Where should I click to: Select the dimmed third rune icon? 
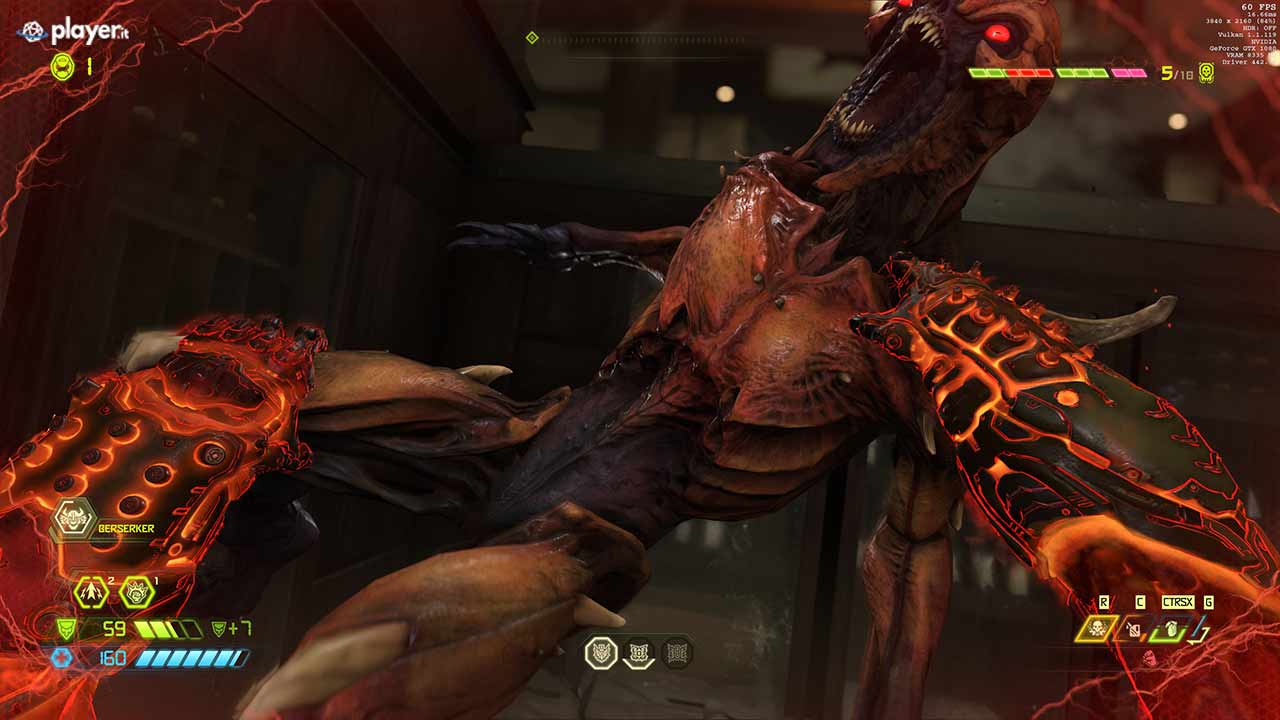[676, 653]
